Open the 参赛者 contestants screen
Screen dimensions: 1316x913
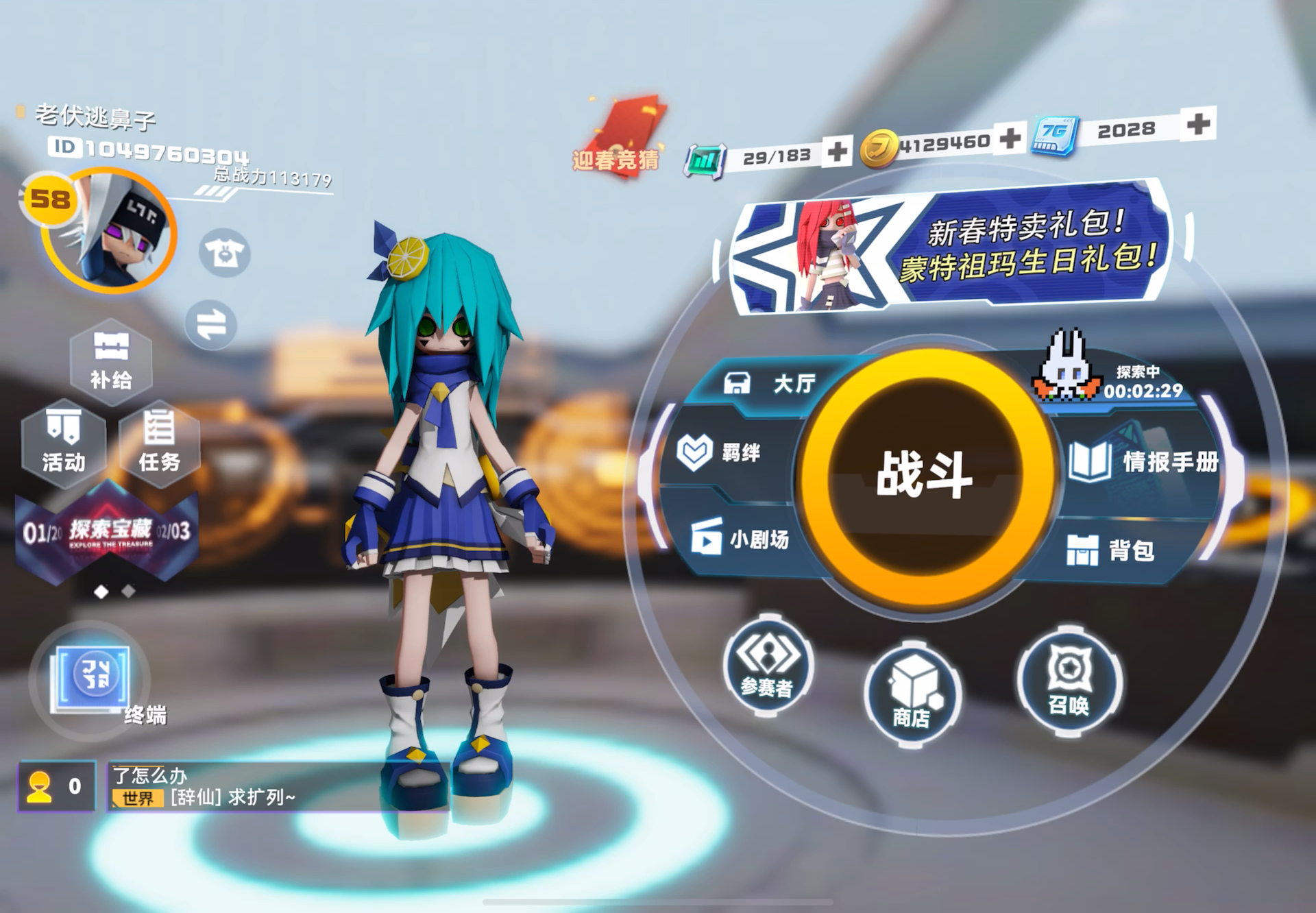[768, 666]
